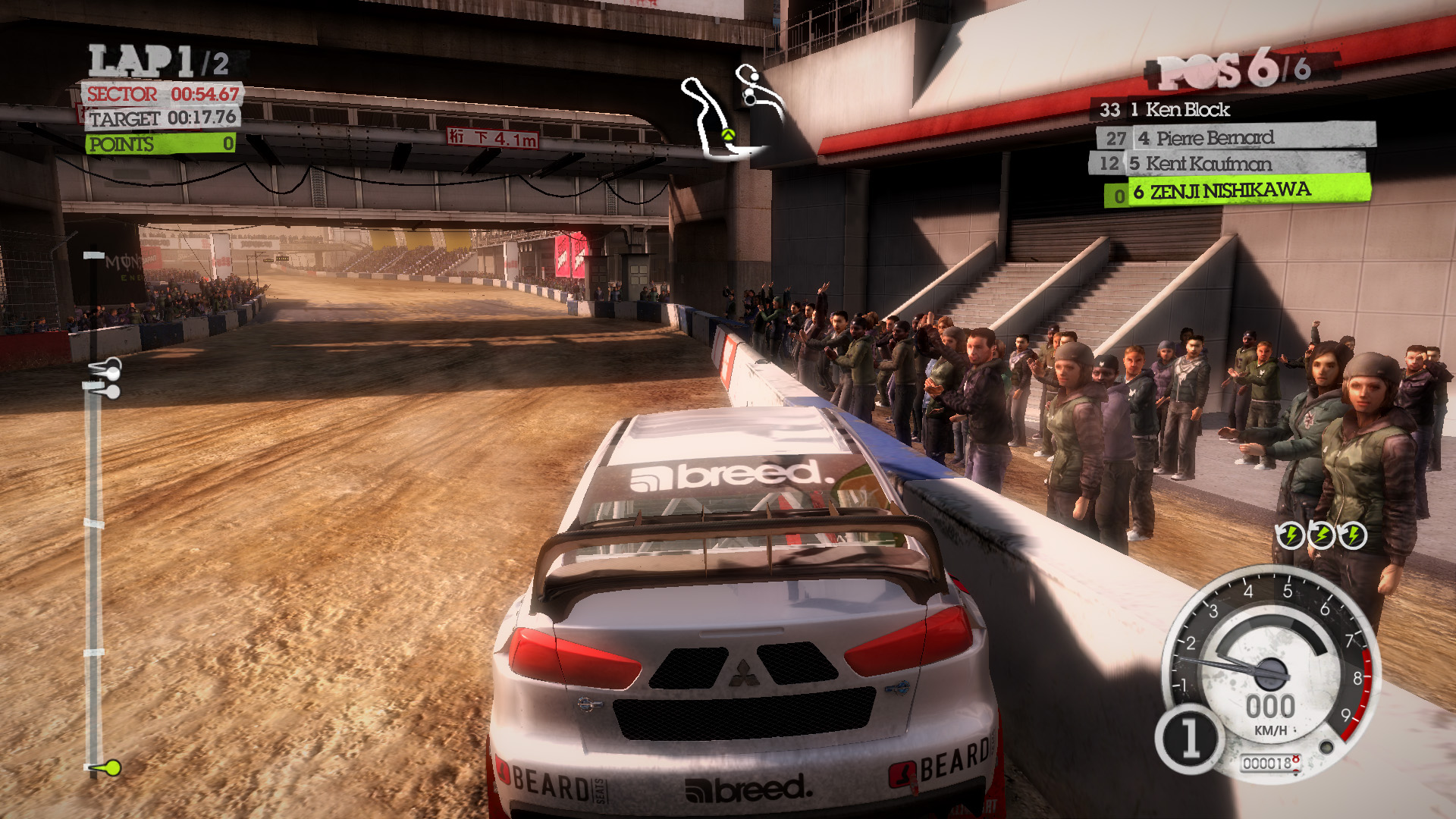Click the green player marker on progress bar
Image resolution: width=1456 pixels, height=819 pixels.
(x=111, y=768)
